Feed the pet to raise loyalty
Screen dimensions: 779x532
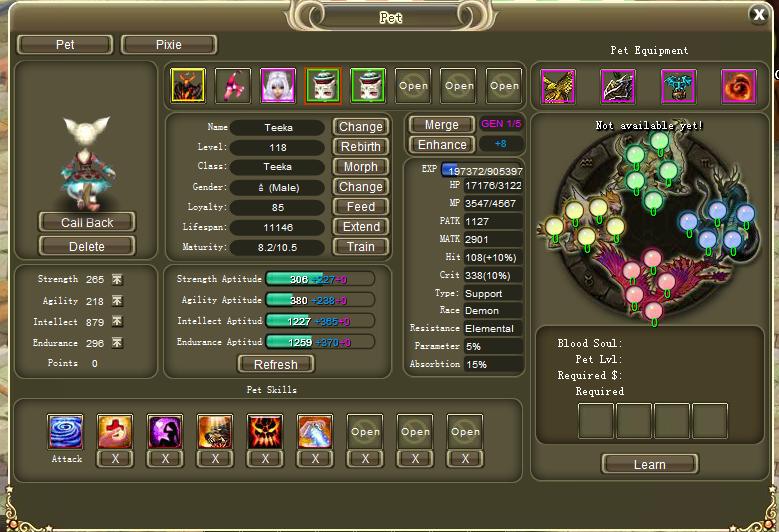coord(360,207)
